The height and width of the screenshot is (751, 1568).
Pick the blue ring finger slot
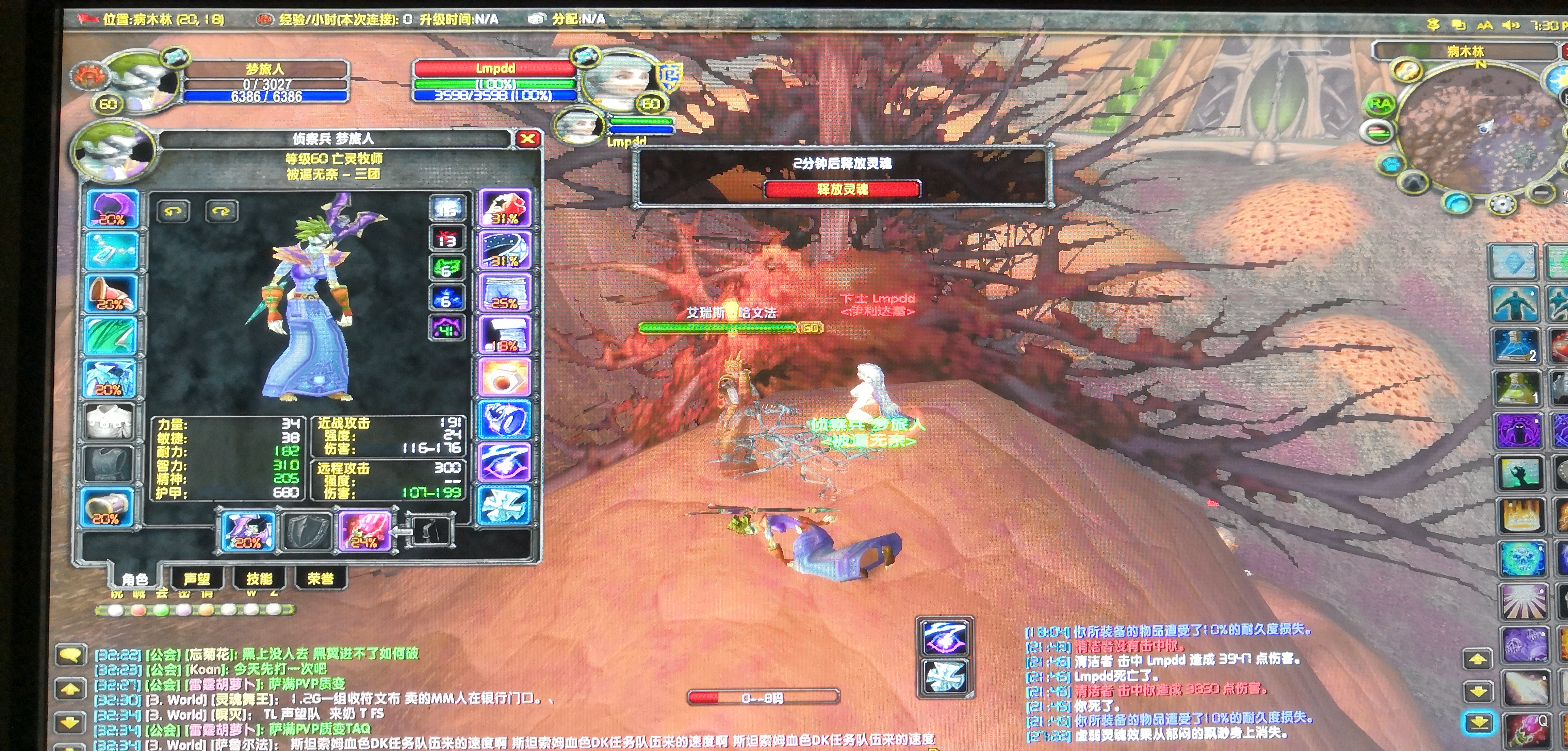(x=505, y=420)
